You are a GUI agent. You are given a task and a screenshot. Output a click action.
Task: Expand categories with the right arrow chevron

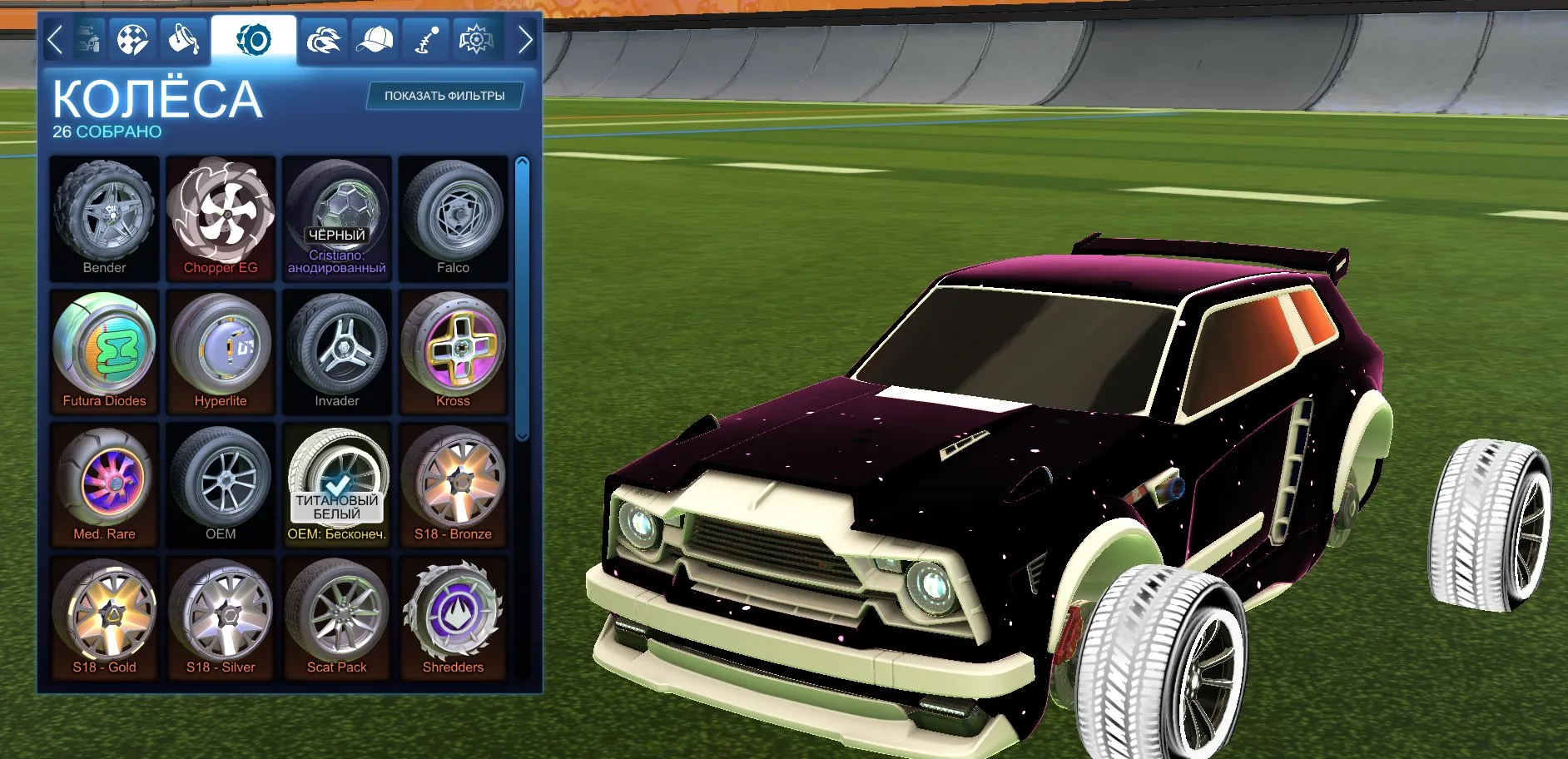pos(524,37)
